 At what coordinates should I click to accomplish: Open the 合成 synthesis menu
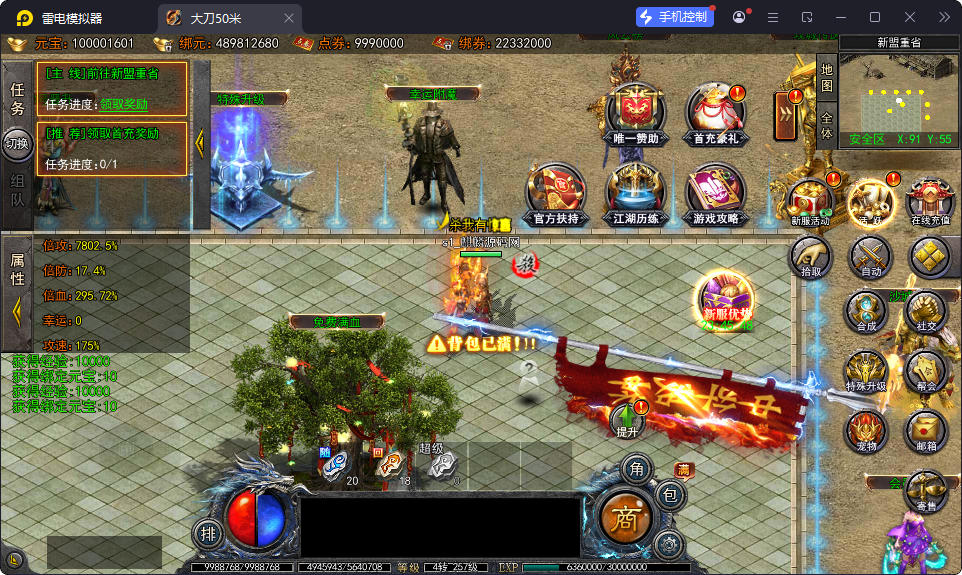pyautogui.click(x=866, y=312)
